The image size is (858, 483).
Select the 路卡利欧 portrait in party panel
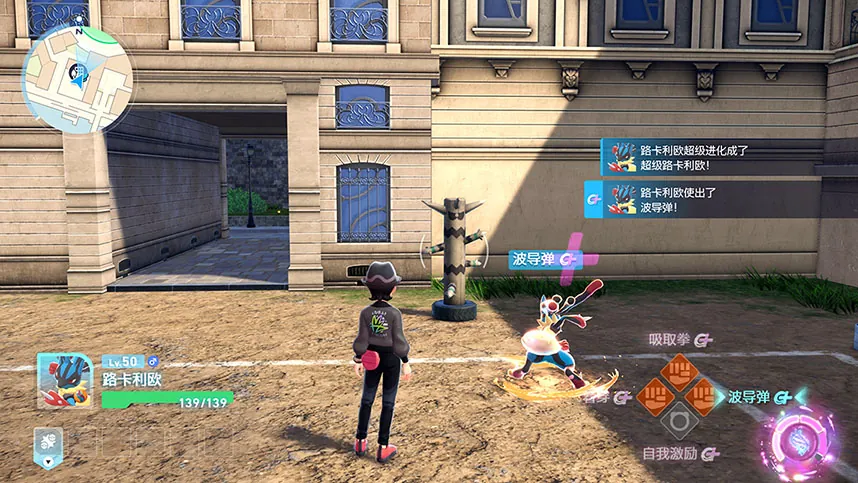tap(65, 381)
